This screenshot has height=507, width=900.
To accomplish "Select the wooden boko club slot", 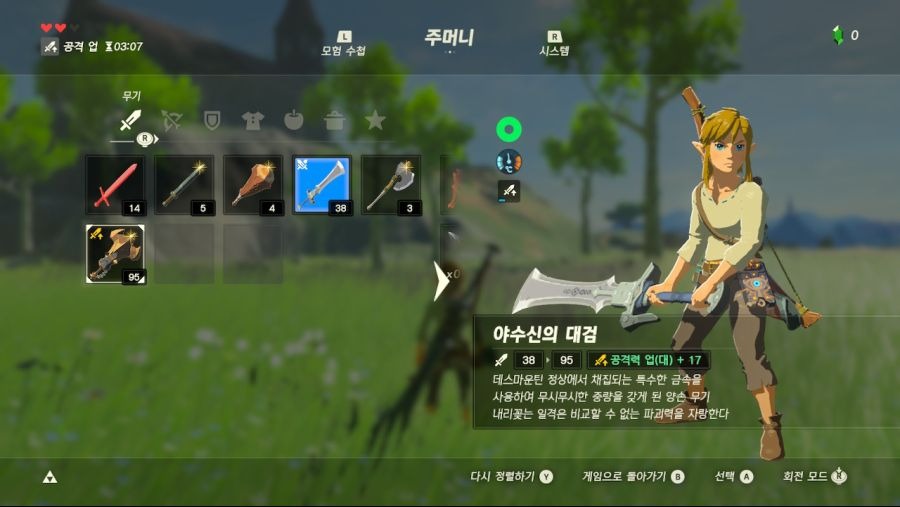I will click(x=253, y=186).
